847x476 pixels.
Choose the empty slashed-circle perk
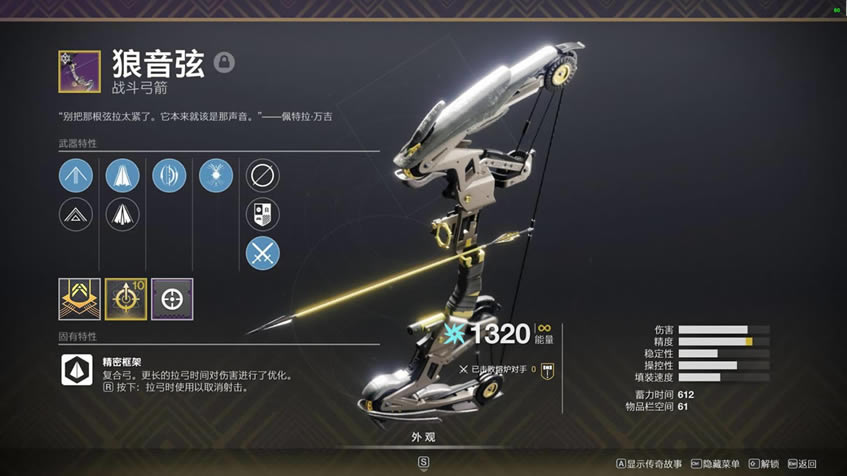click(x=263, y=176)
